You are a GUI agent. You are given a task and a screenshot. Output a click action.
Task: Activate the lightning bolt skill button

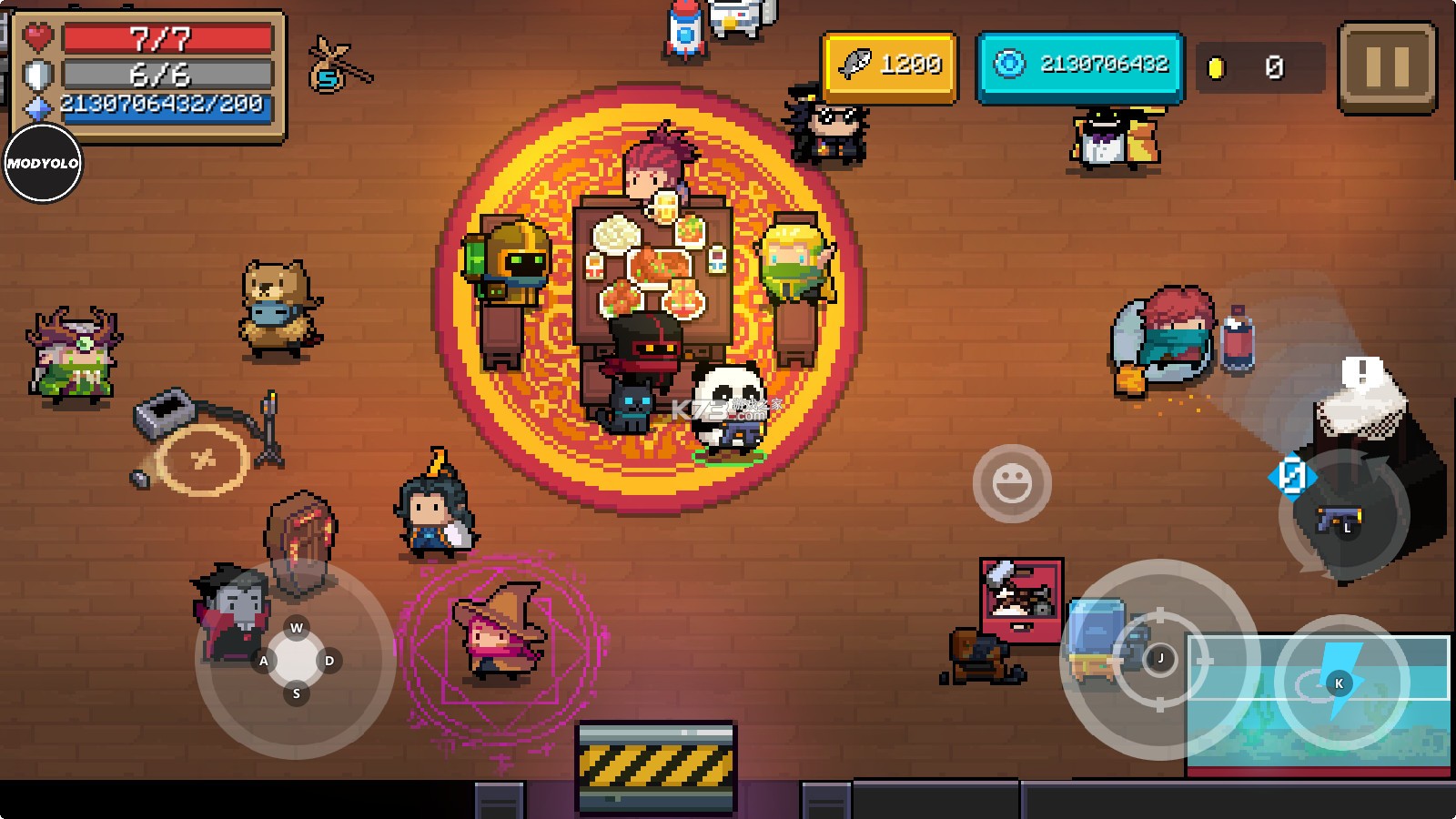[1340, 682]
